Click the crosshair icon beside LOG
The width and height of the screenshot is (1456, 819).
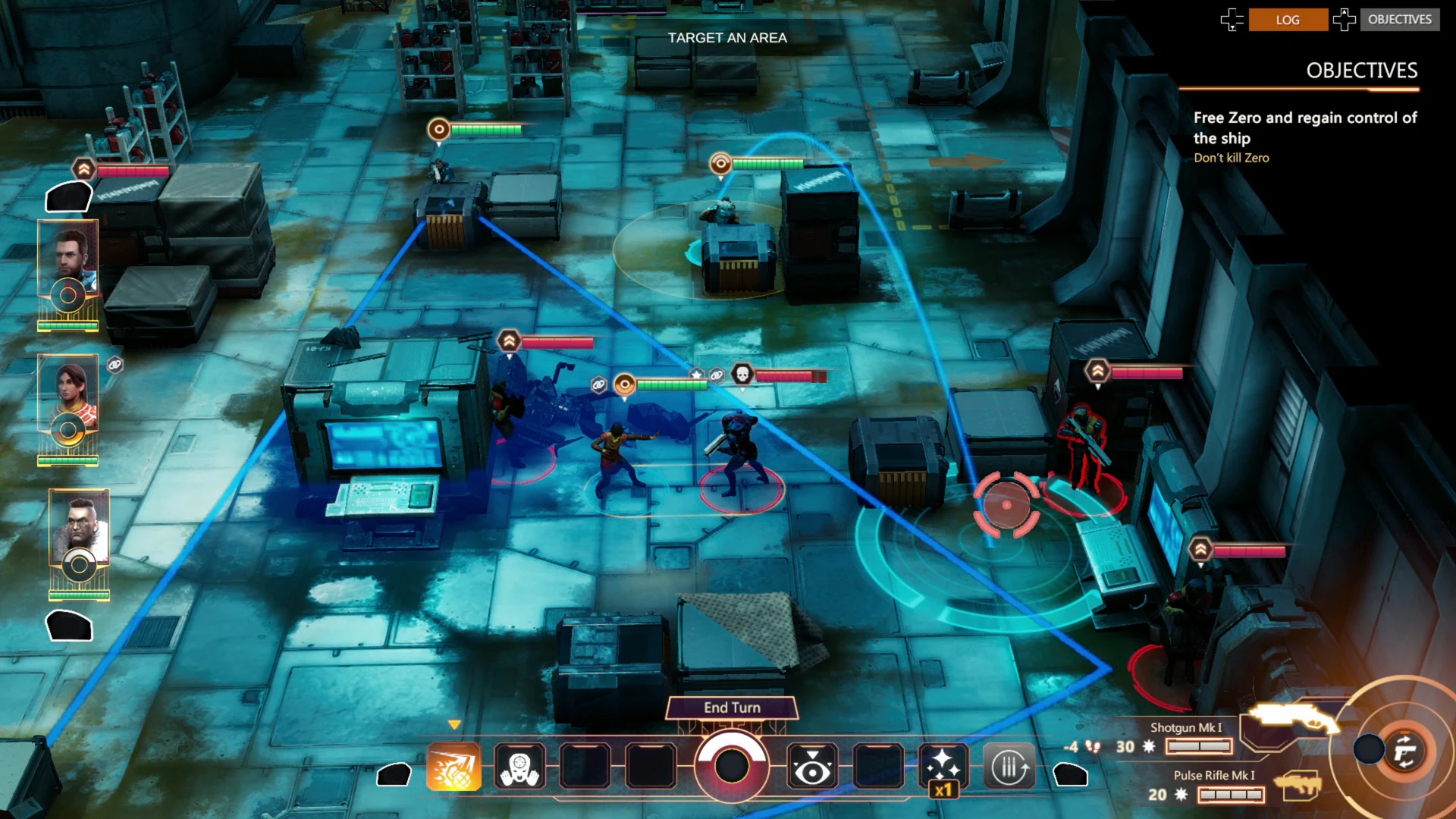(x=1232, y=20)
